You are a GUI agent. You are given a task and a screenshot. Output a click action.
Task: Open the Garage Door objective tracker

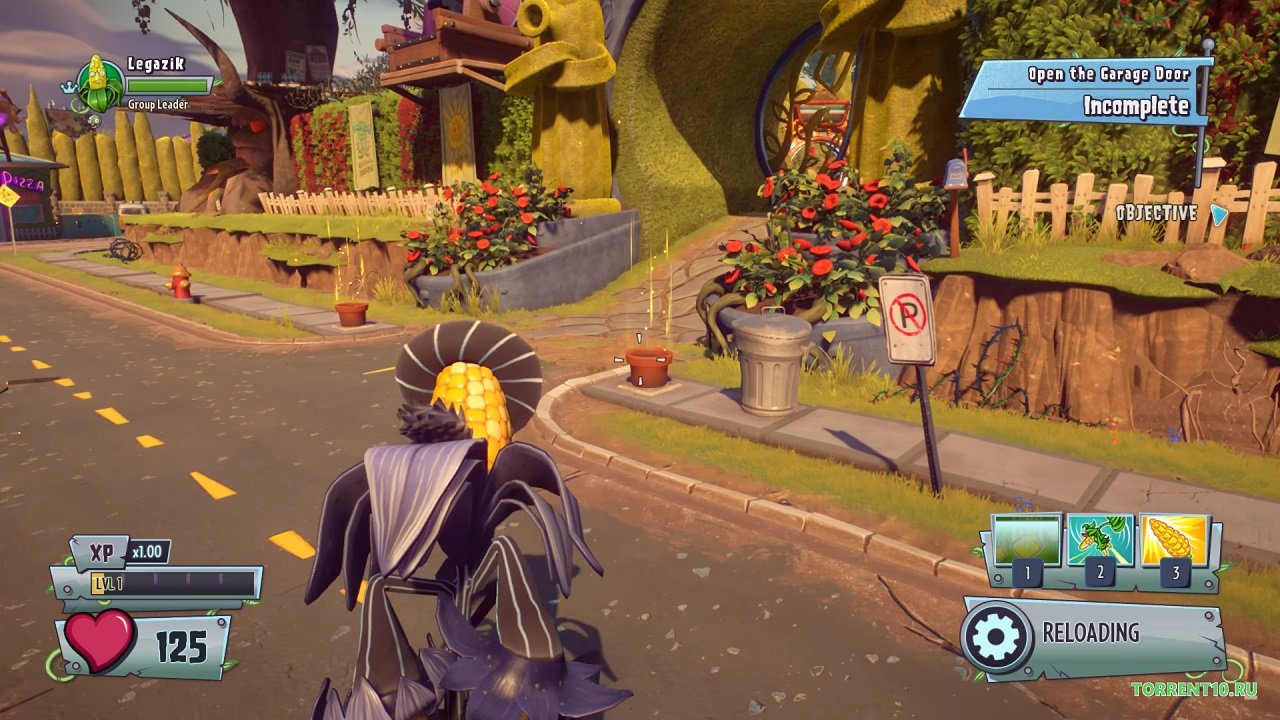click(x=1088, y=92)
